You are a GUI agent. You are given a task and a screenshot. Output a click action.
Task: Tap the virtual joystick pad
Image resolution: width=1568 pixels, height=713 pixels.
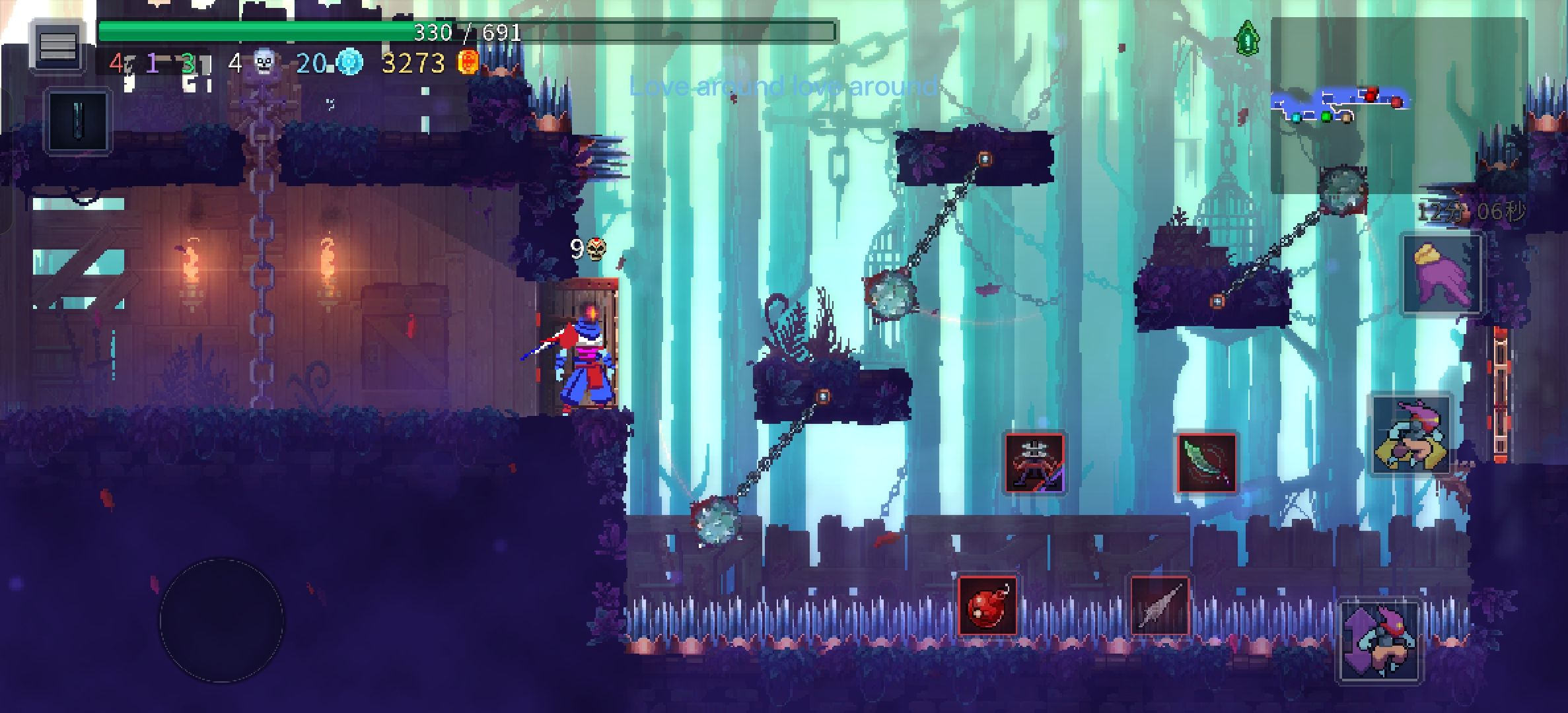tap(222, 620)
